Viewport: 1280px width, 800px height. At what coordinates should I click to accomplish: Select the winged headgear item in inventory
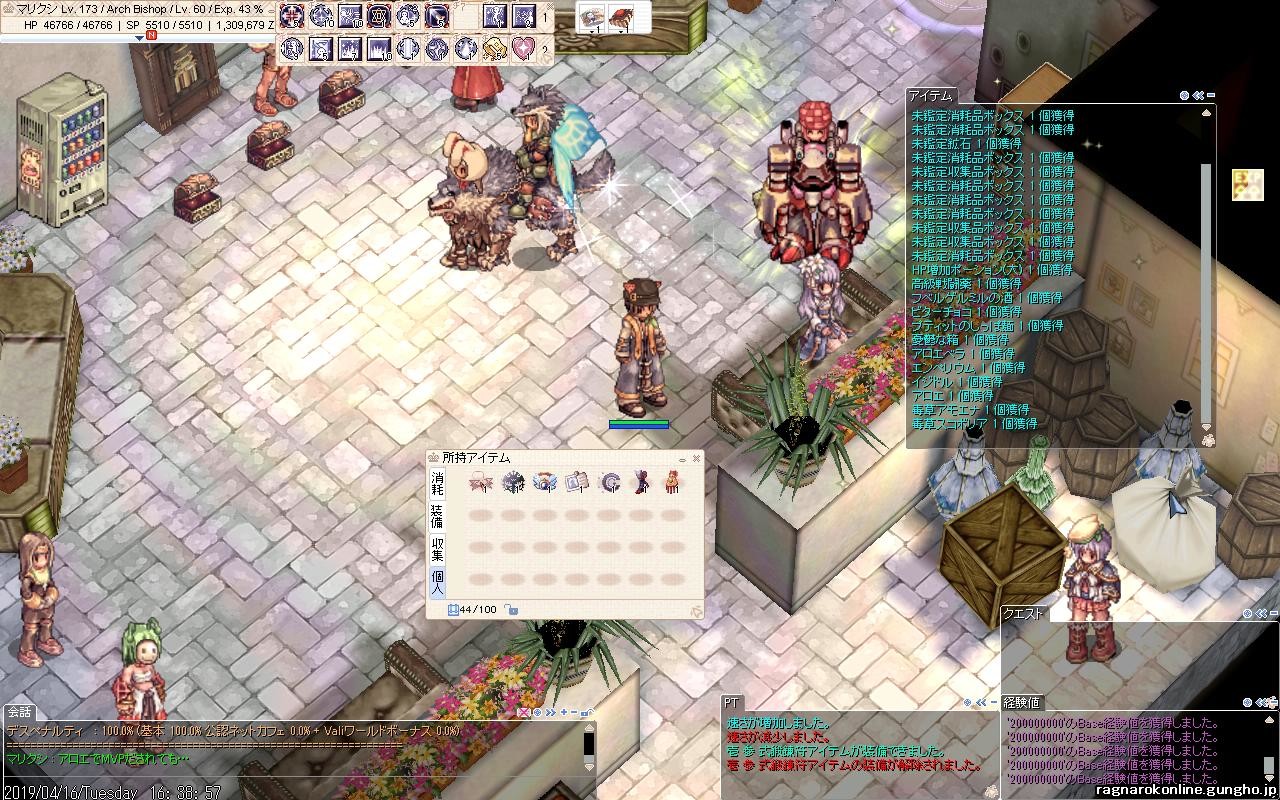coord(544,483)
